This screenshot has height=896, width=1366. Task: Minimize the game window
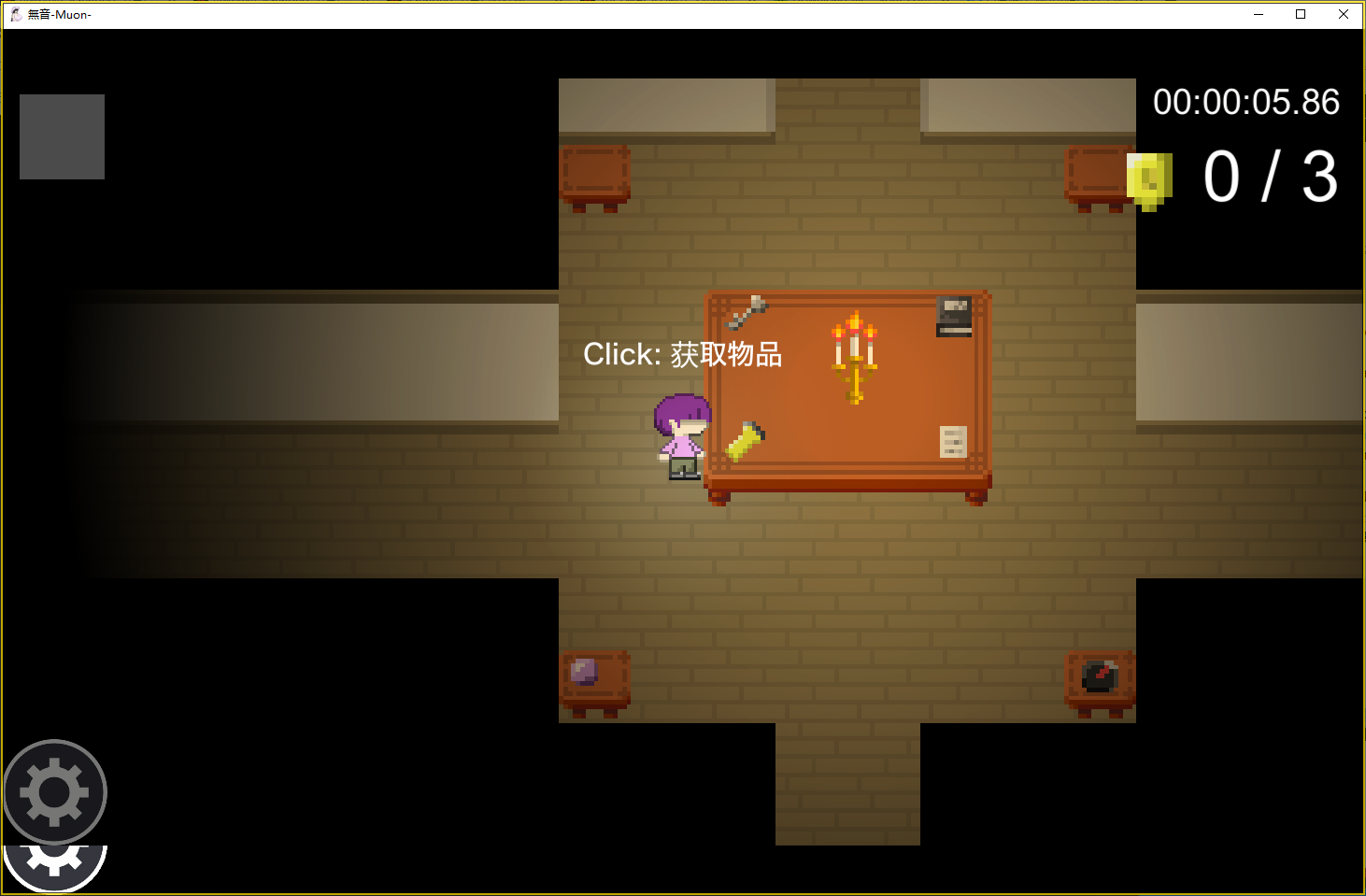(x=1259, y=14)
